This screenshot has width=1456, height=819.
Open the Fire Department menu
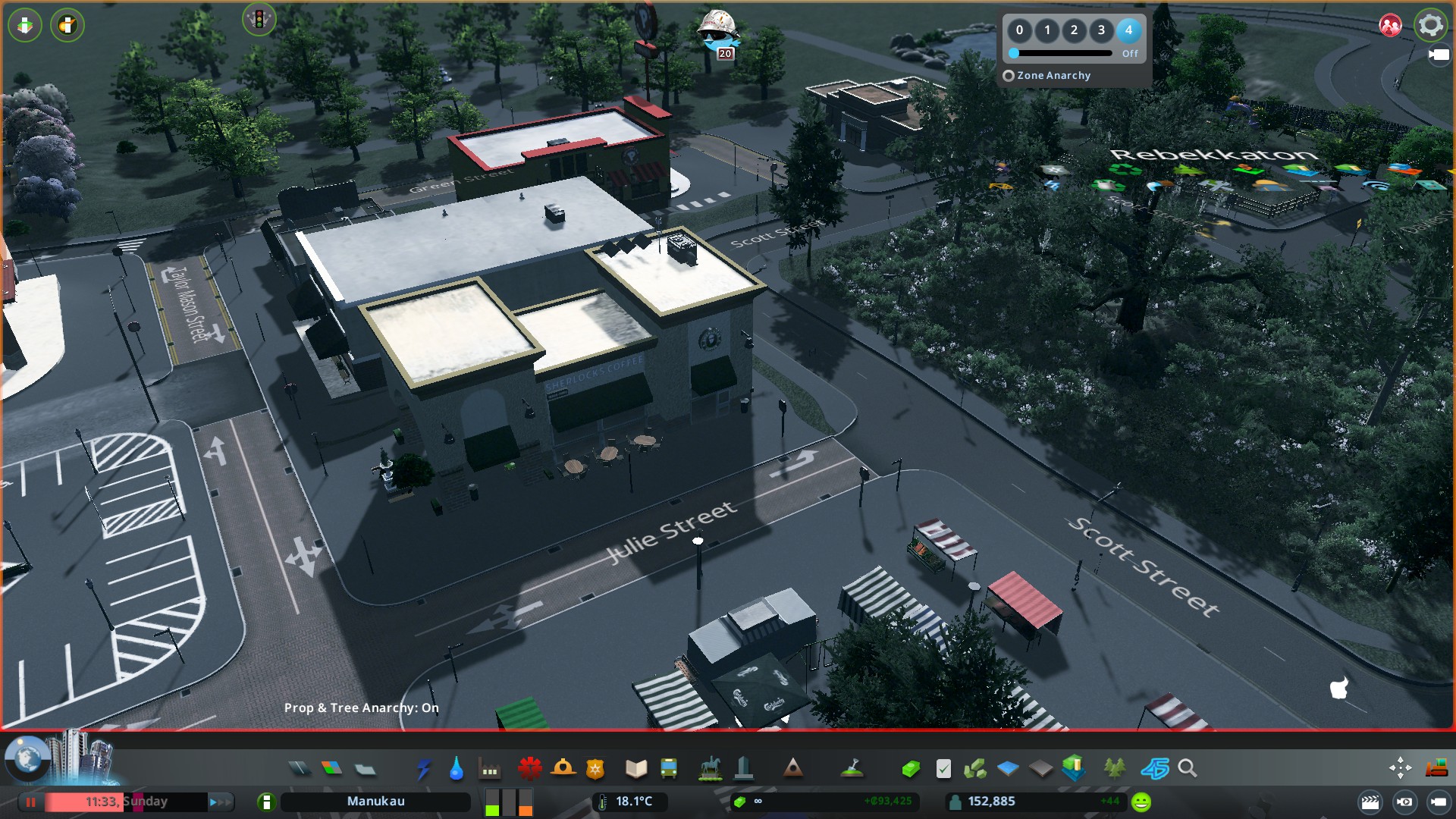563,769
